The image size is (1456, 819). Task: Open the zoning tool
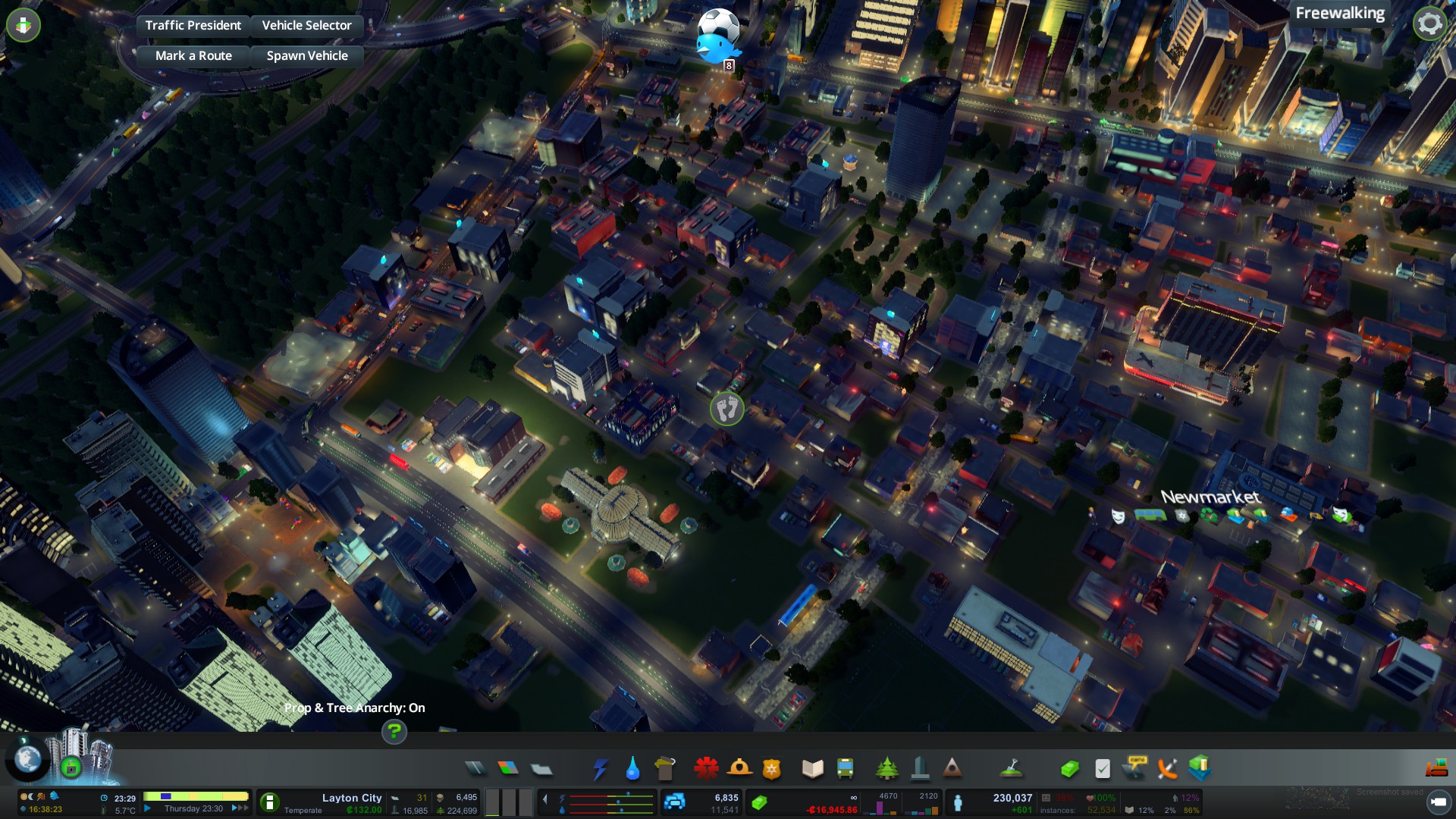coord(508,768)
